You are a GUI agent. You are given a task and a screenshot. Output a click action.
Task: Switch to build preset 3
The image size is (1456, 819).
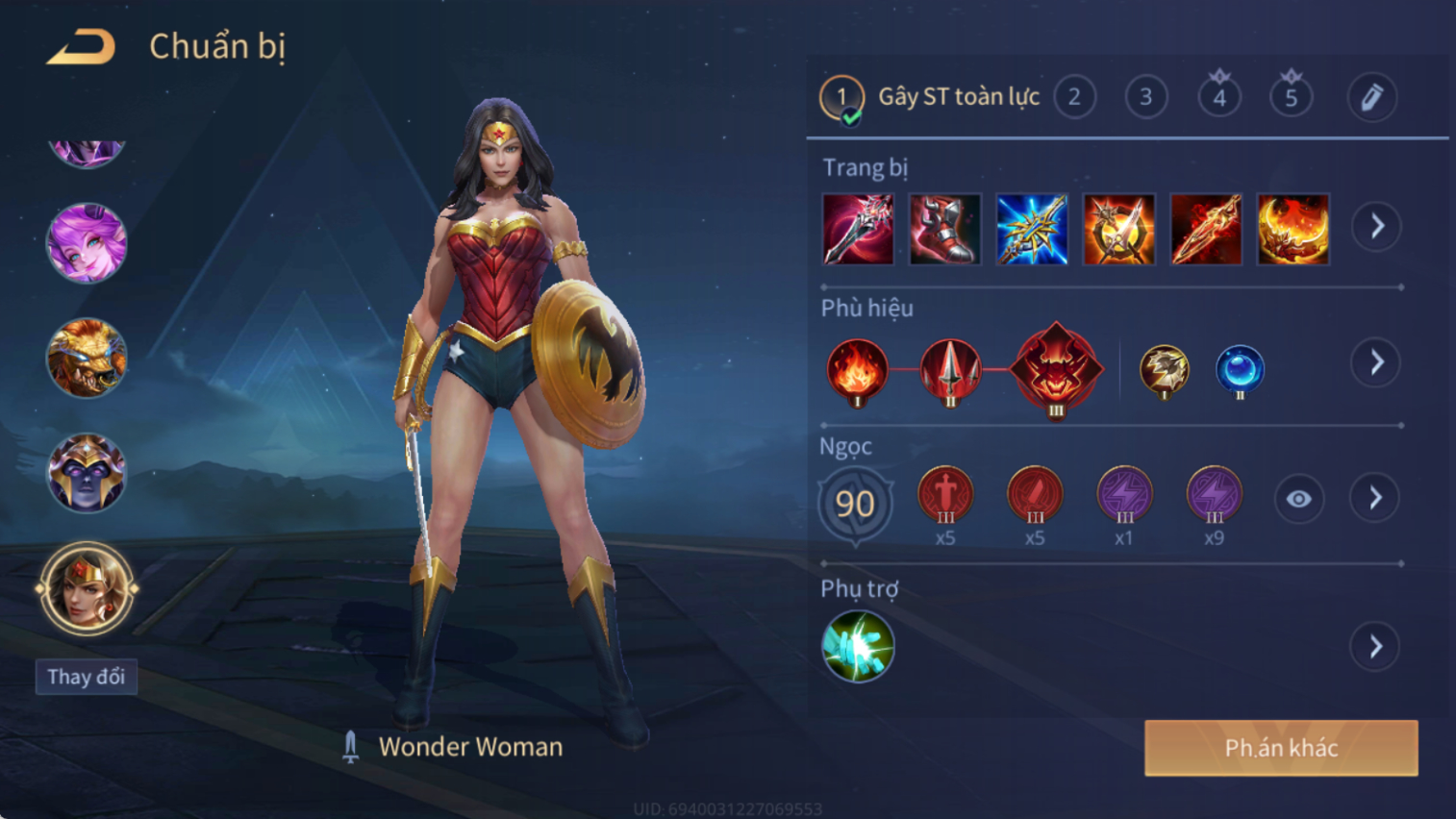[x=1145, y=97]
